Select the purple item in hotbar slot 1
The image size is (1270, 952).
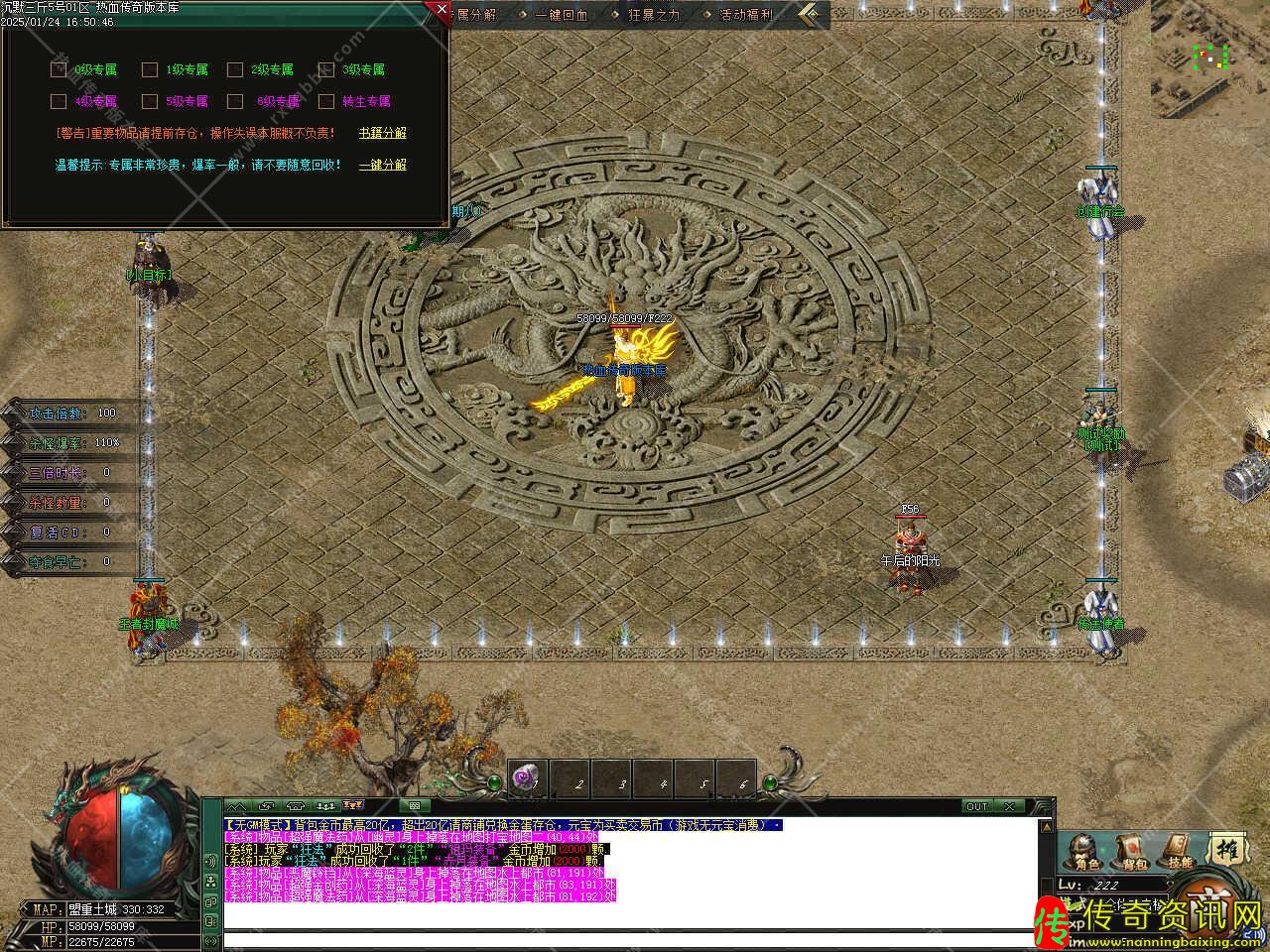(526, 780)
